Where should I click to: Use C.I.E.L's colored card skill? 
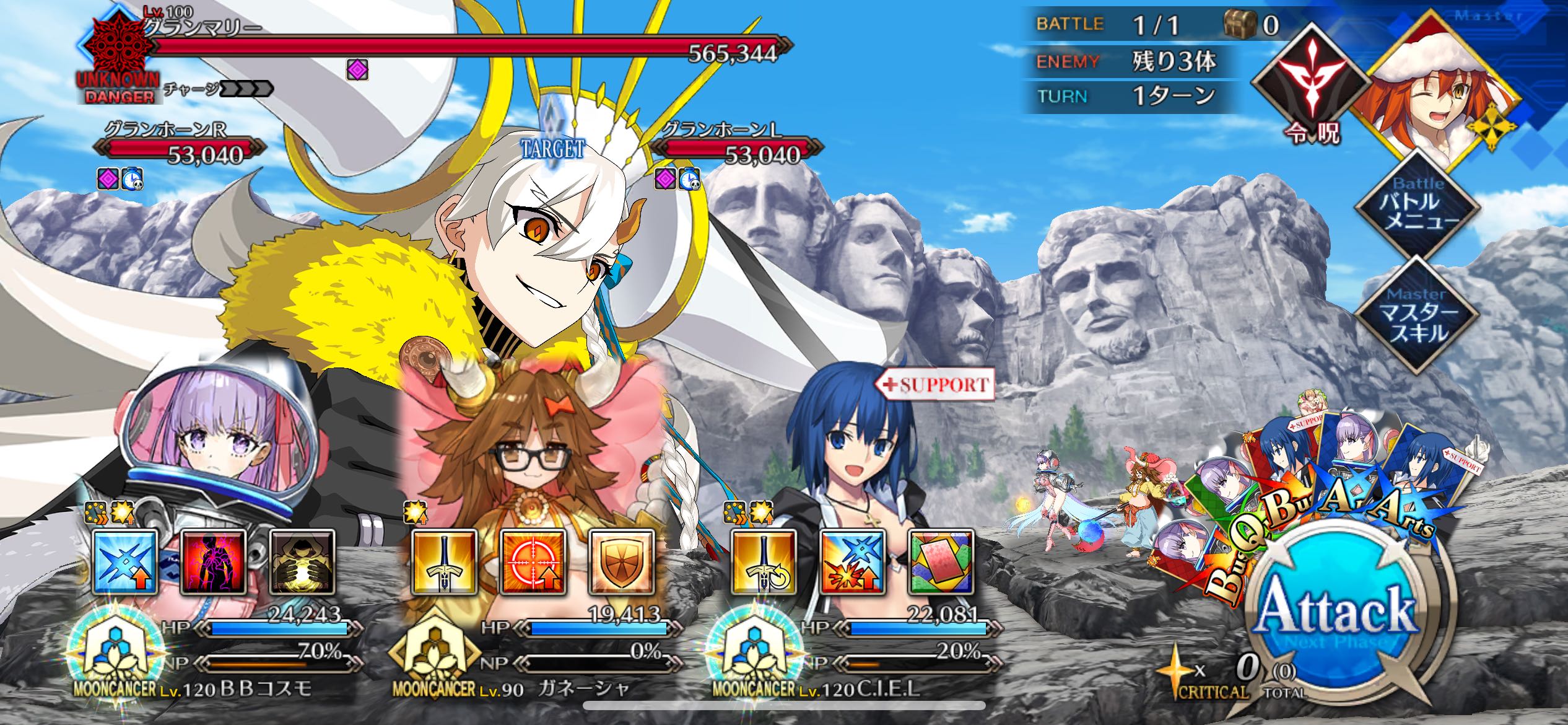tap(941, 562)
